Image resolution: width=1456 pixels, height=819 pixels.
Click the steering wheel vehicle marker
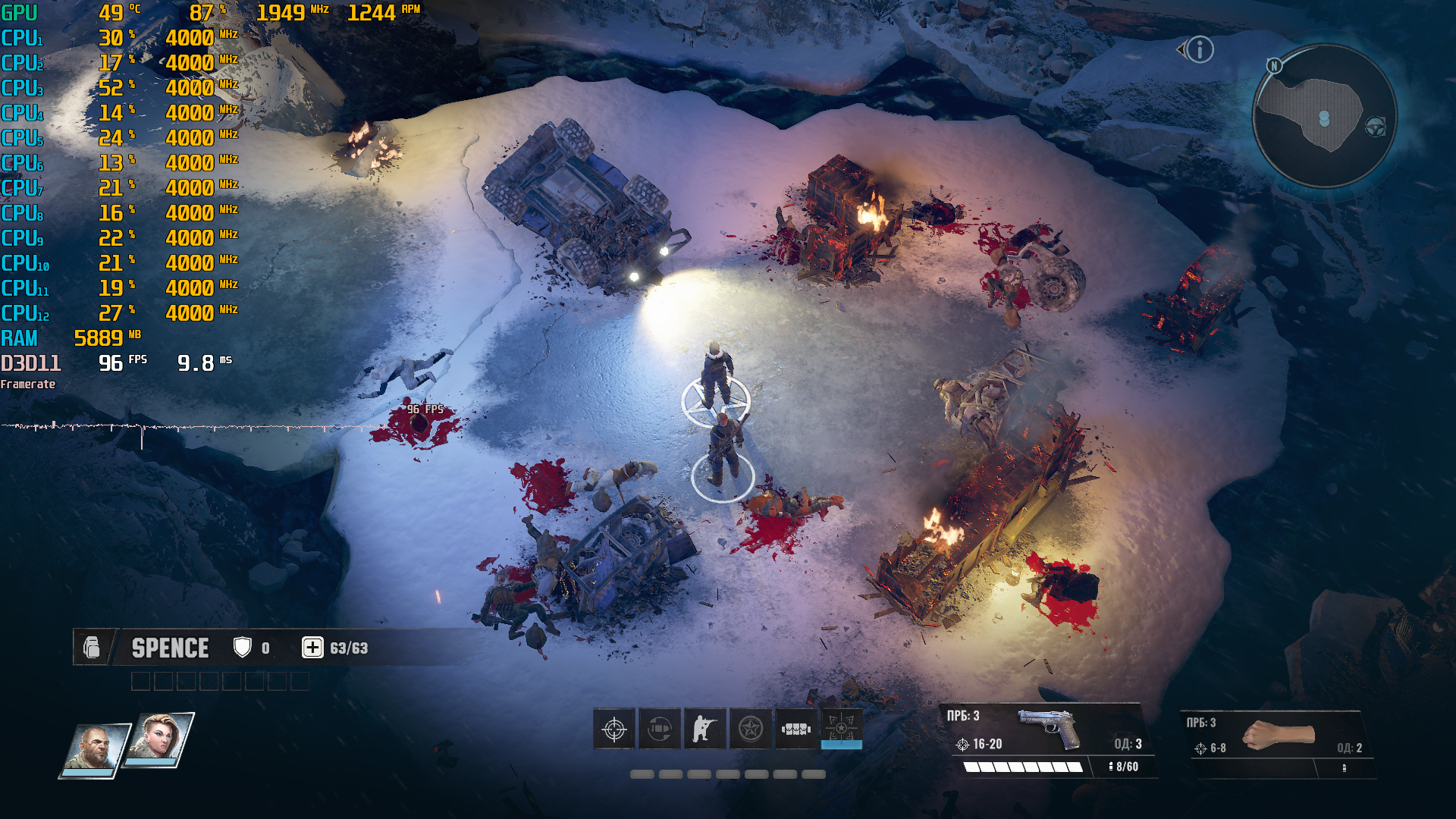tap(1376, 127)
